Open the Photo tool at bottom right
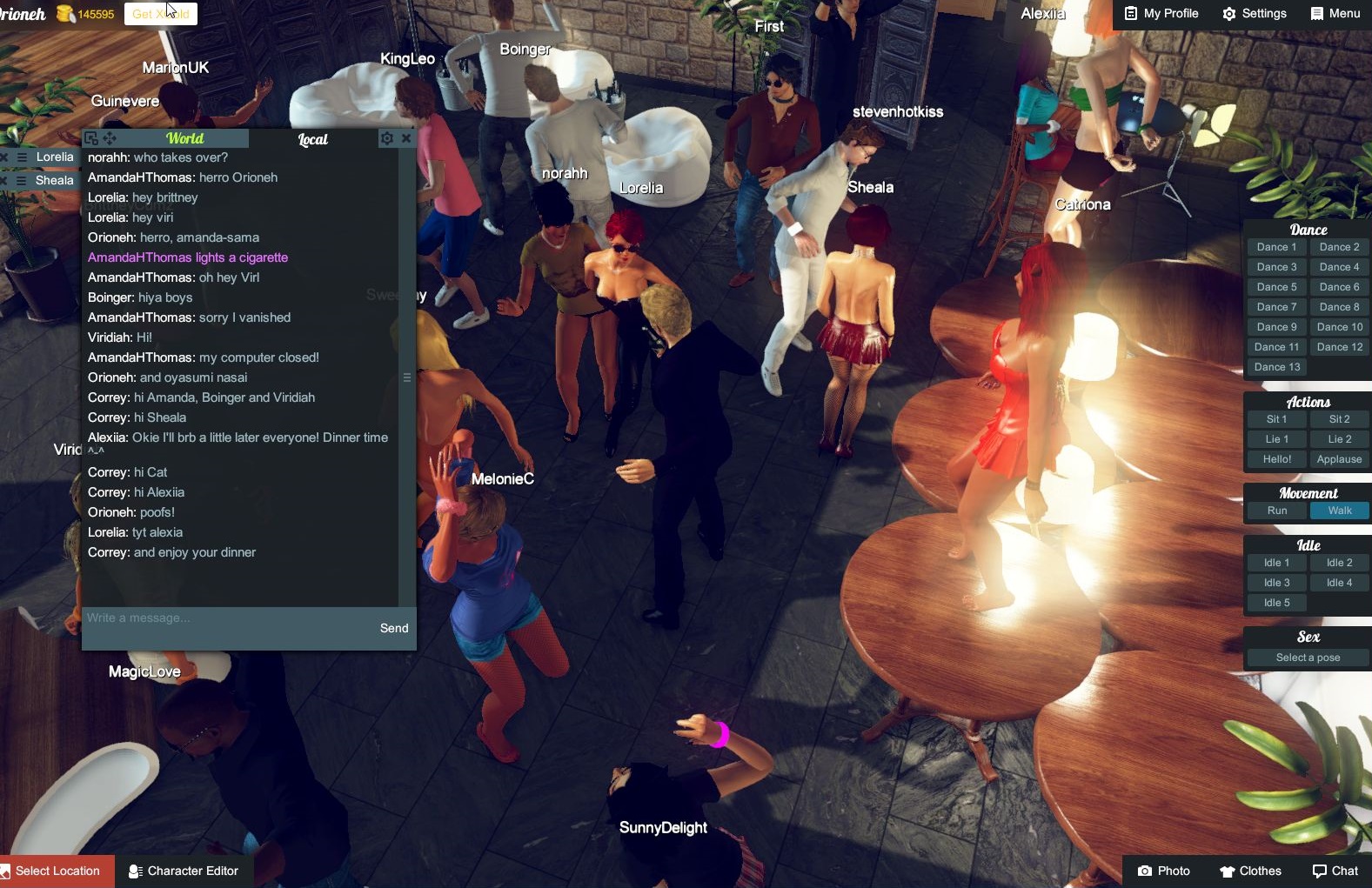Image resolution: width=1372 pixels, height=888 pixels. [1164, 871]
